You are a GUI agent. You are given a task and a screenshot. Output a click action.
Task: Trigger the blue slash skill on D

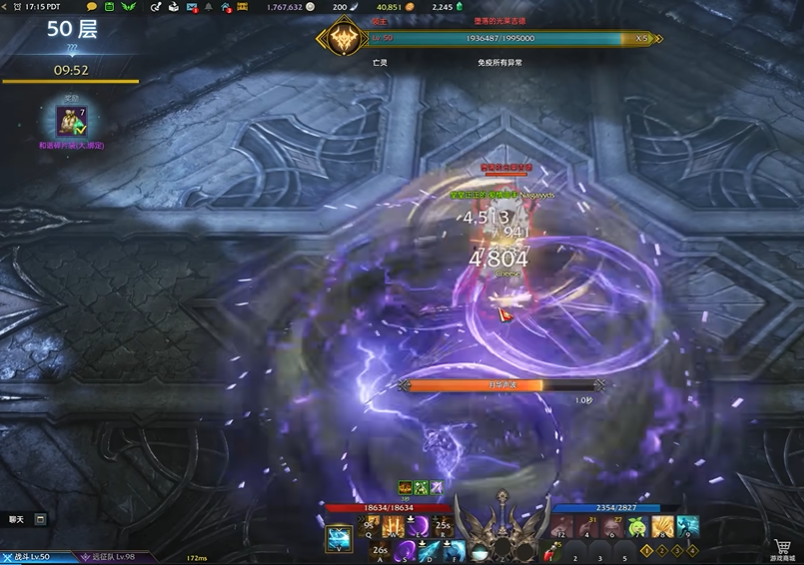(429, 550)
